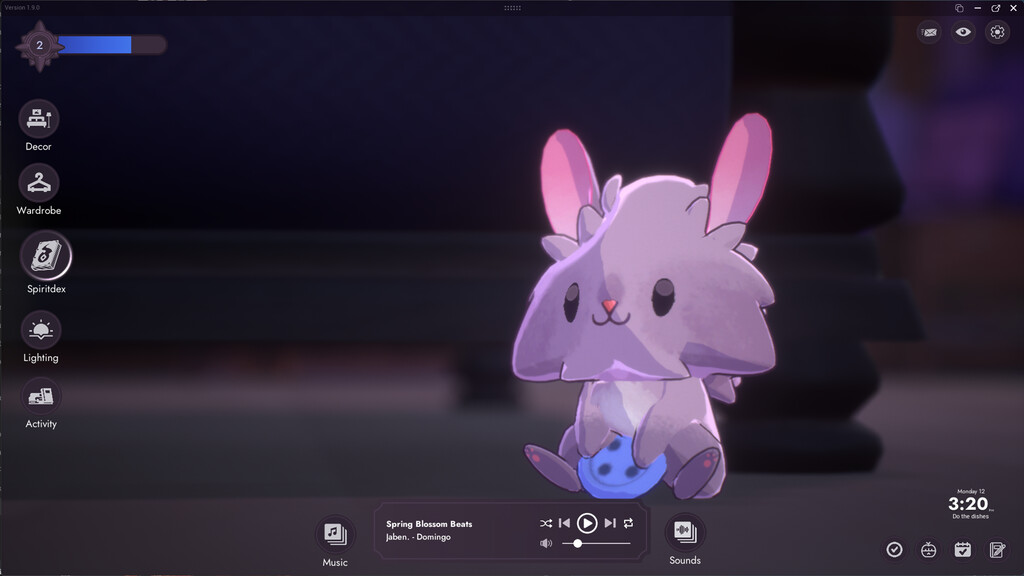This screenshot has height=576, width=1024.
Task: Open the Decor menu
Action: click(x=39, y=119)
